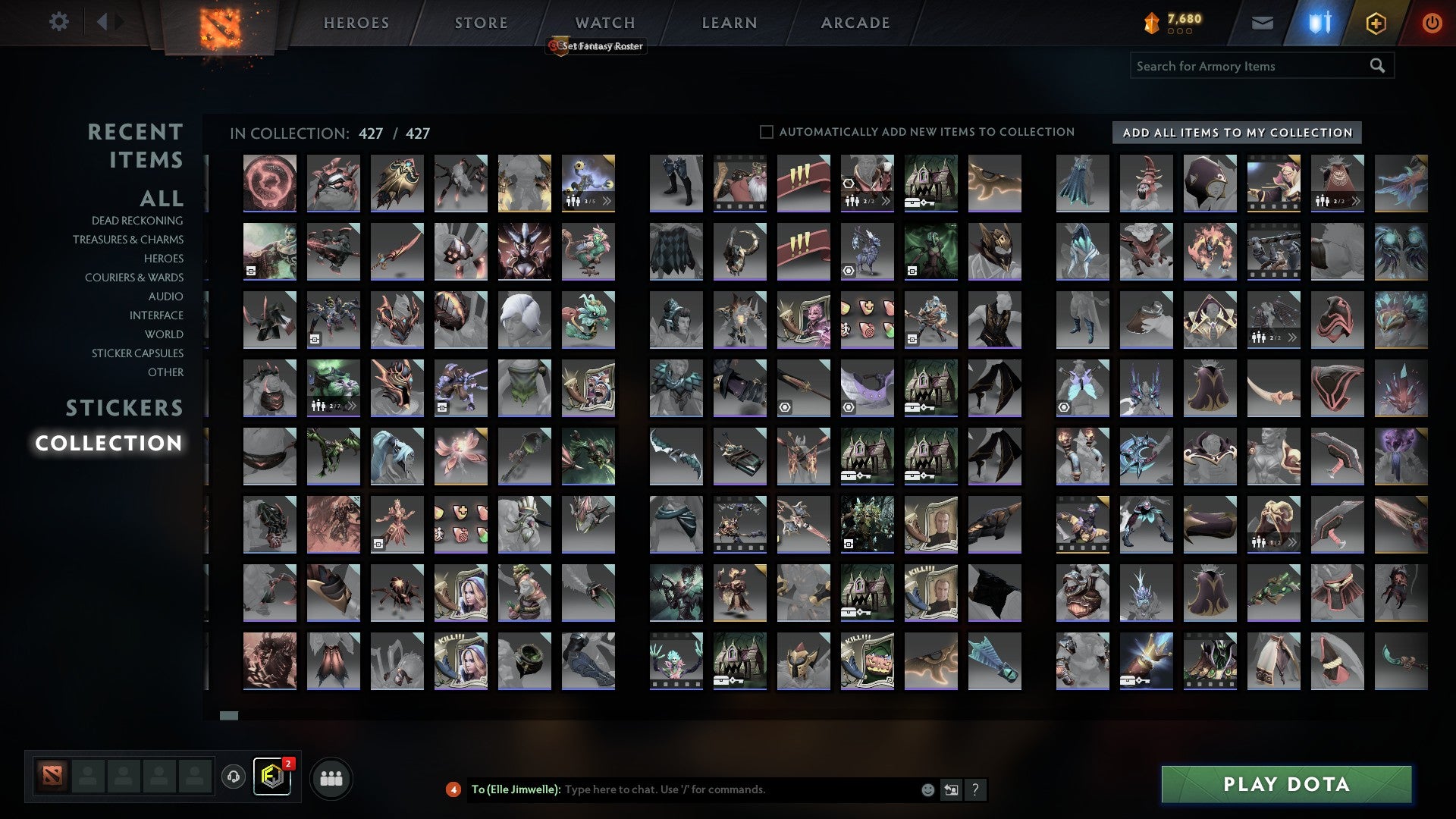Click the power icon to exit
This screenshot has height=819, width=1456.
[1432, 23]
